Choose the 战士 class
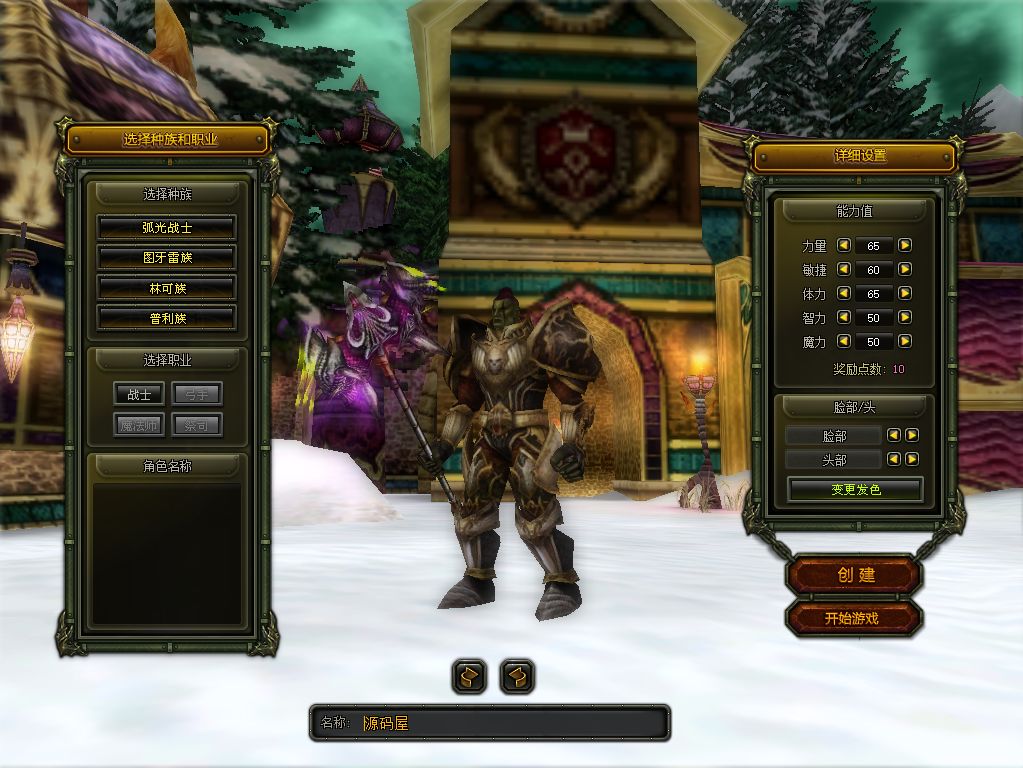1023x768 pixels. (x=139, y=394)
